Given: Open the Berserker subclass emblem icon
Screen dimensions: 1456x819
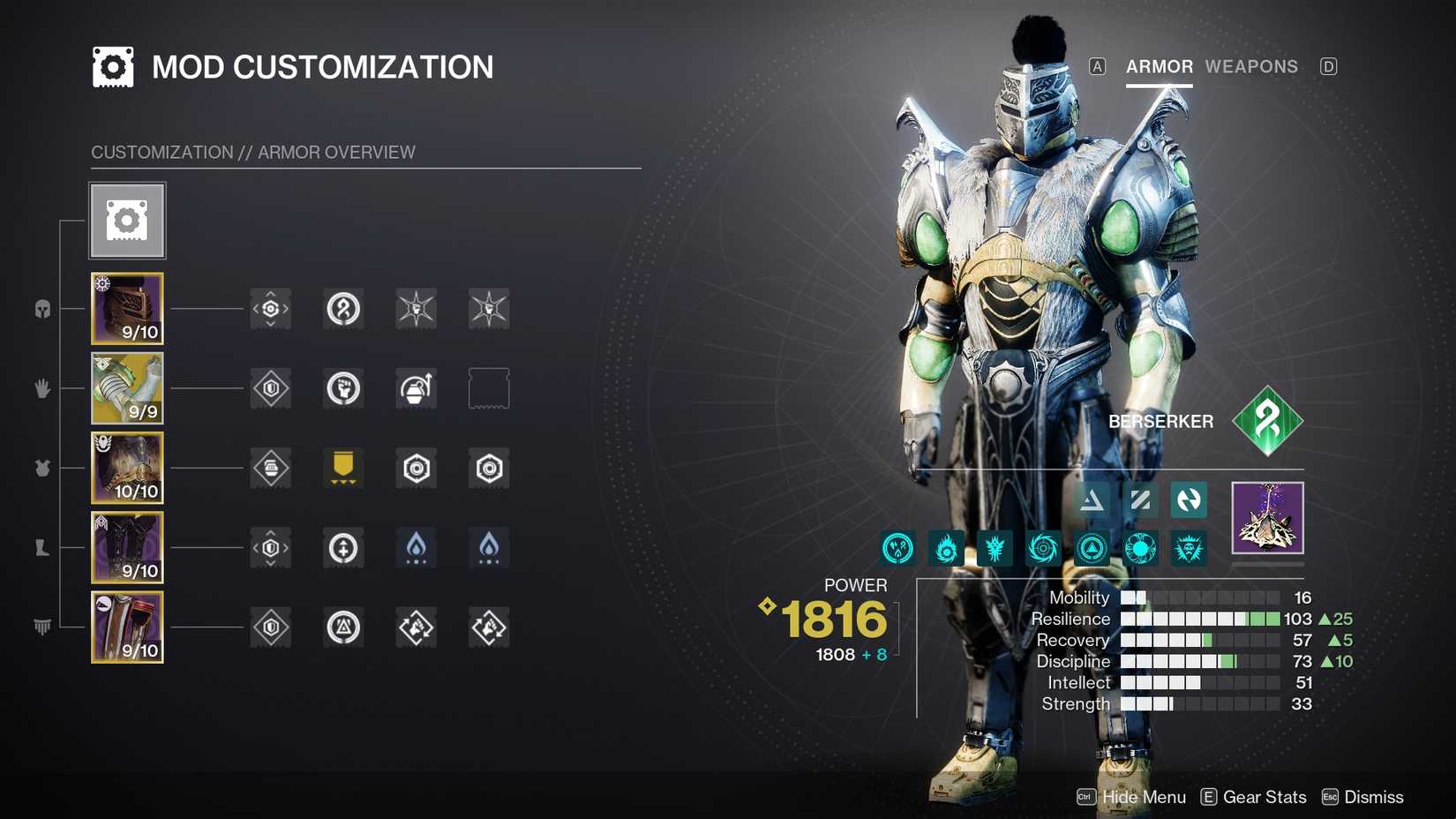Looking at the screenshot, I should tap(1268, 421).
